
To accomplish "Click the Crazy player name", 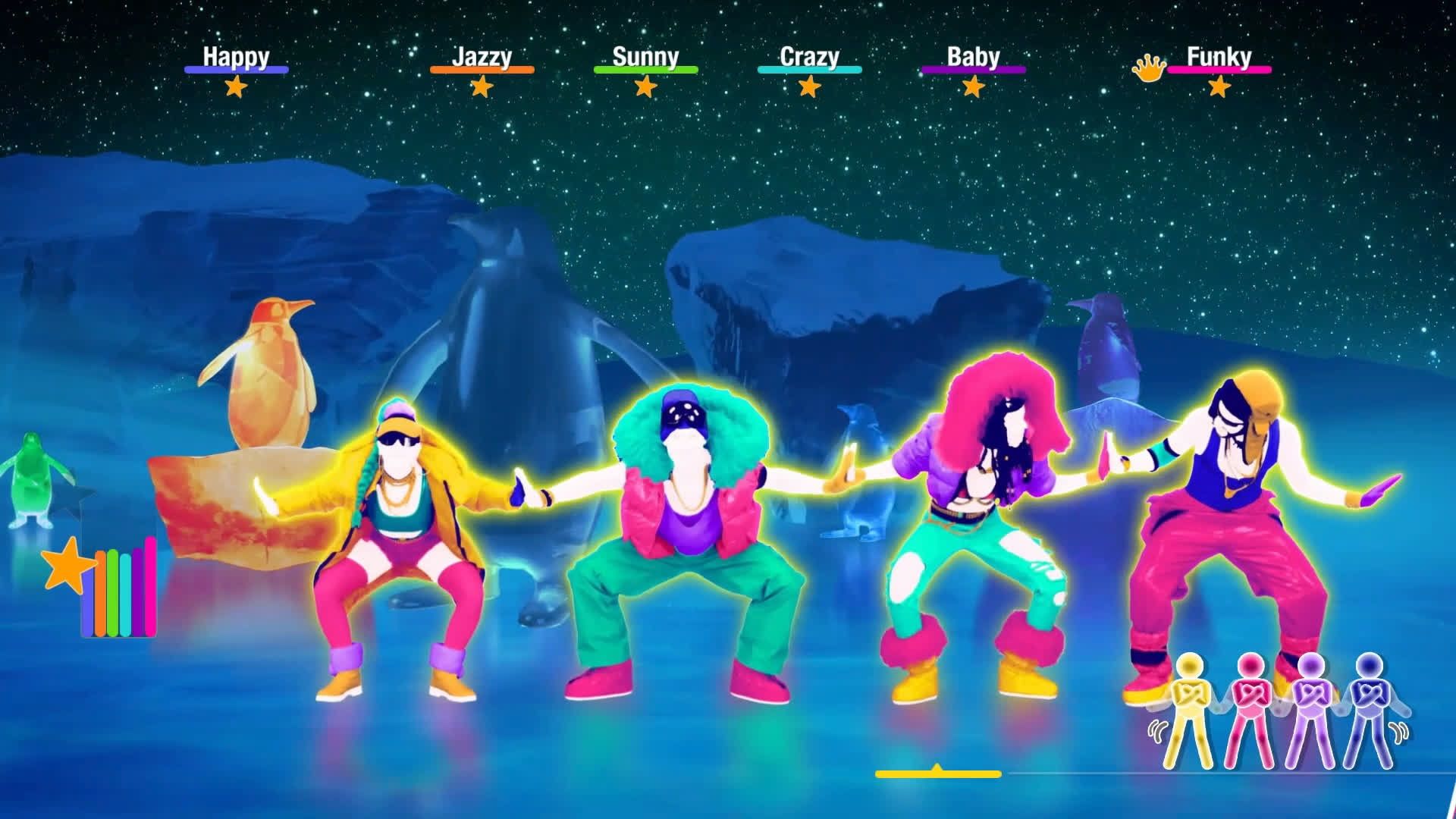I will (x=808, y=55).
